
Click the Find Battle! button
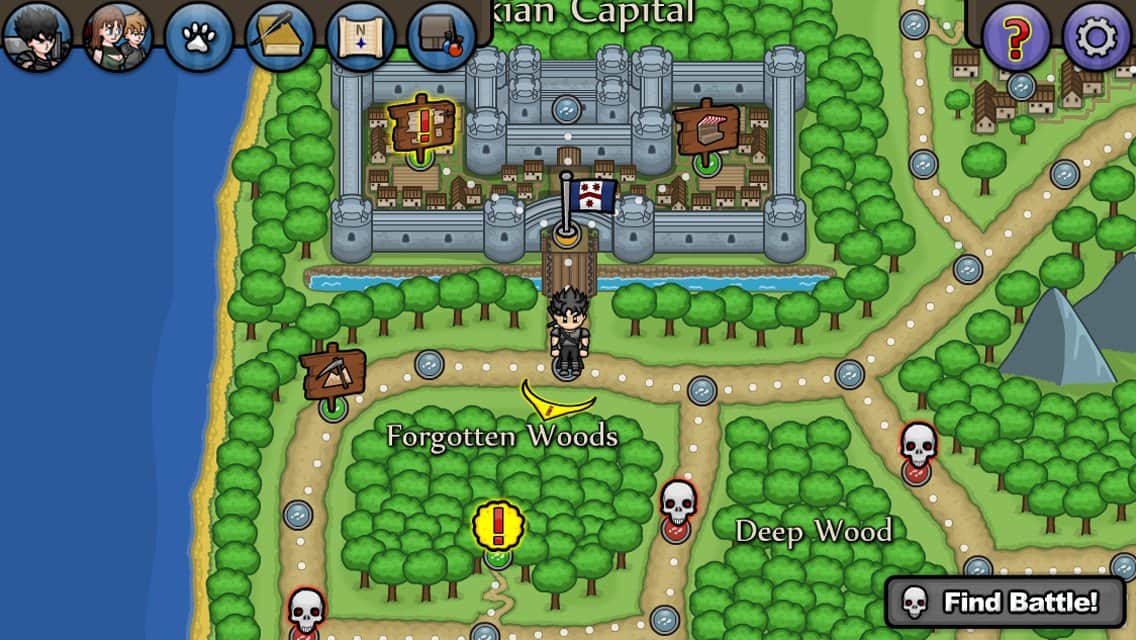pyautogui.click(x=1005, y=602)
